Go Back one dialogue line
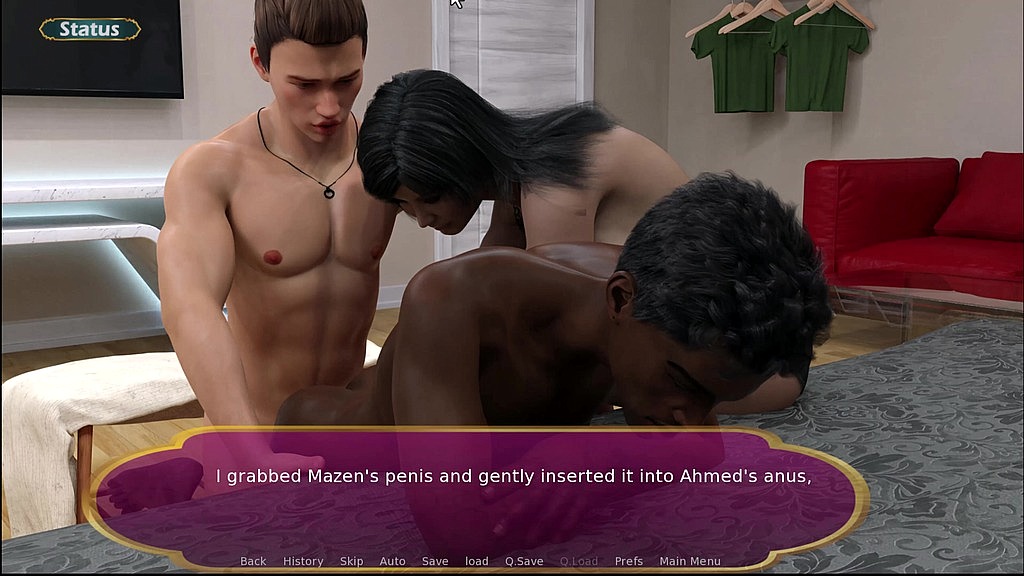The height and width of the screenshot is (576, 1024). pyautogui.click(x=253, y=561)
